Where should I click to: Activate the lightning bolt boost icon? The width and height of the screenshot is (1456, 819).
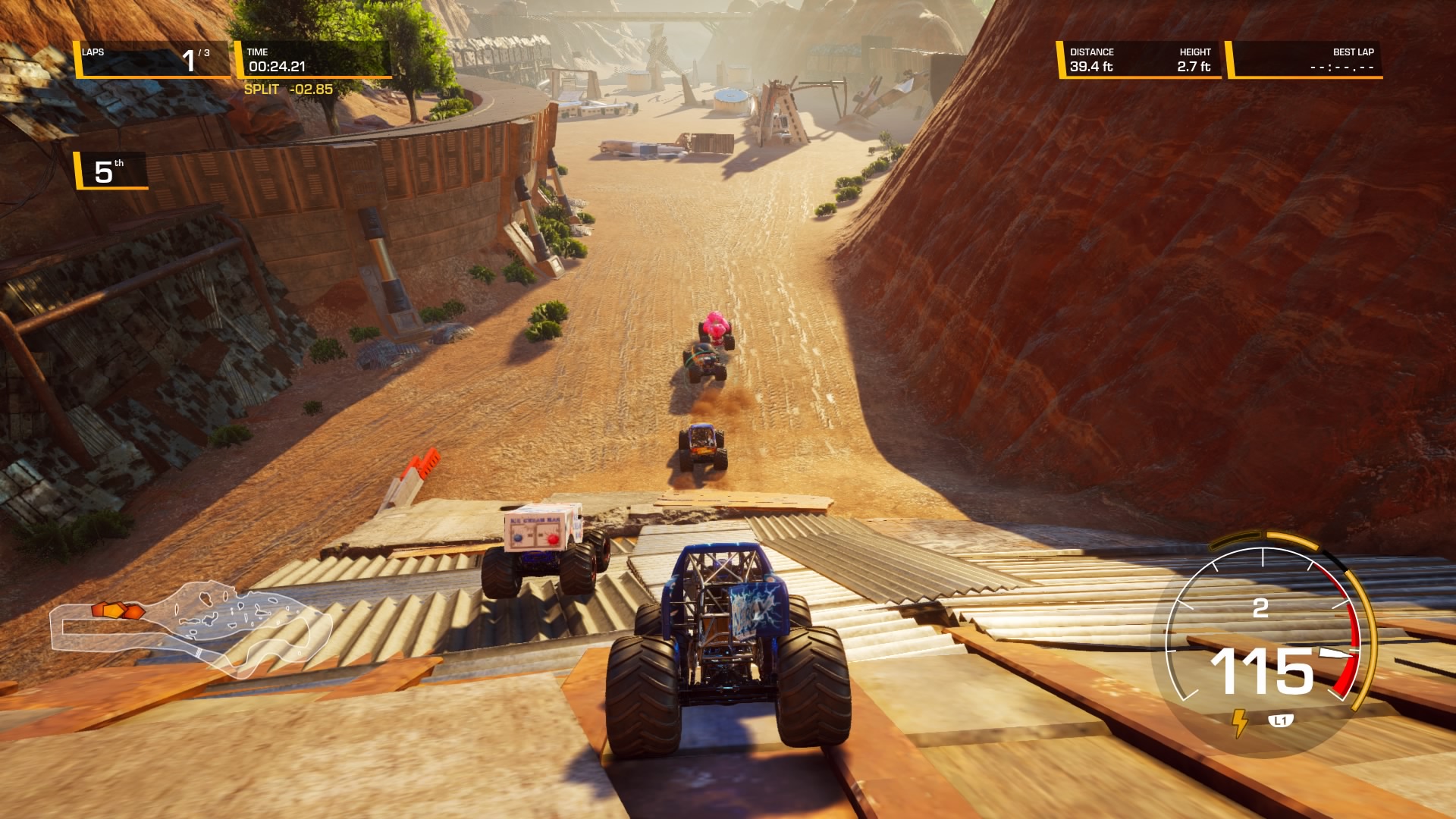pos(1239,722)
